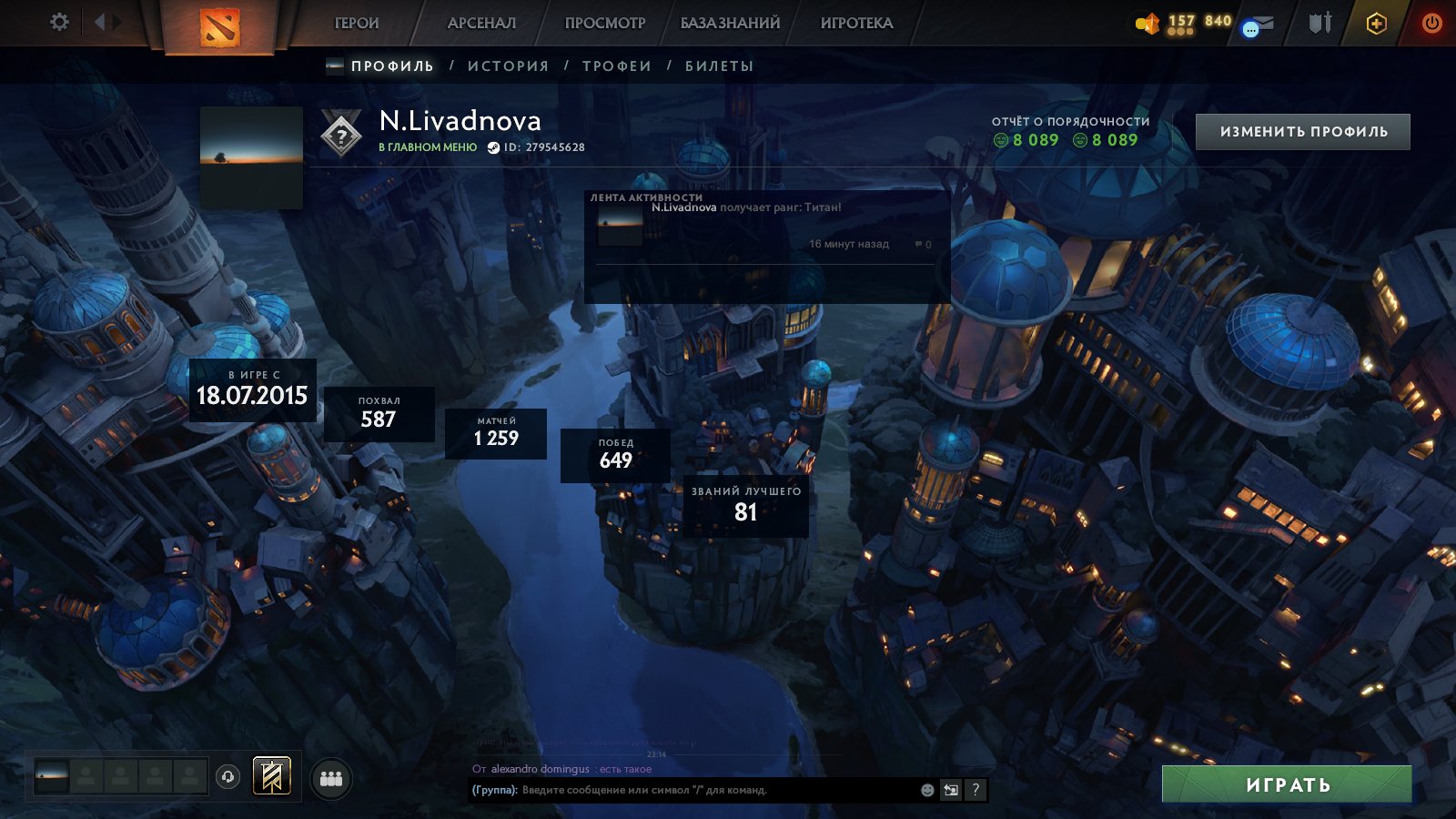The height and width of the screenshot is (819, 1456).
Task: Open the АРСЕНАЛ section
Action: (x=481, y=24)
